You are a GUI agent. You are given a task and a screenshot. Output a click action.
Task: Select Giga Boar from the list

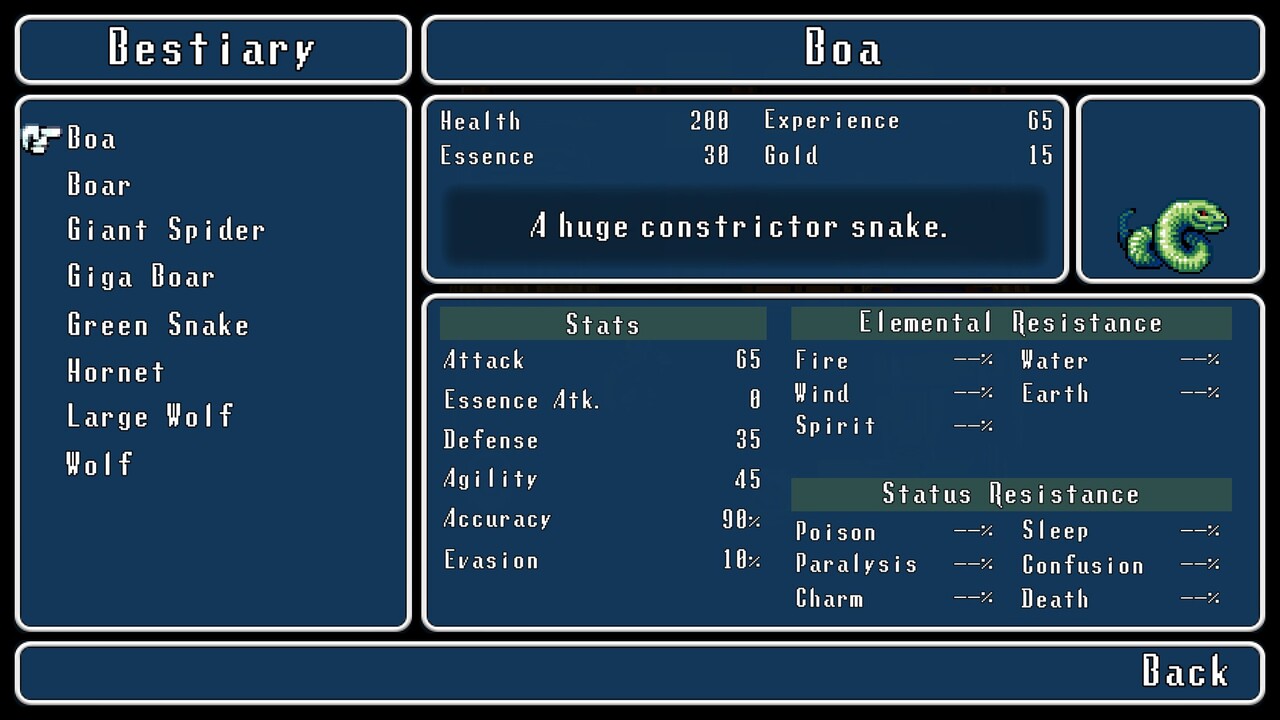141,277
